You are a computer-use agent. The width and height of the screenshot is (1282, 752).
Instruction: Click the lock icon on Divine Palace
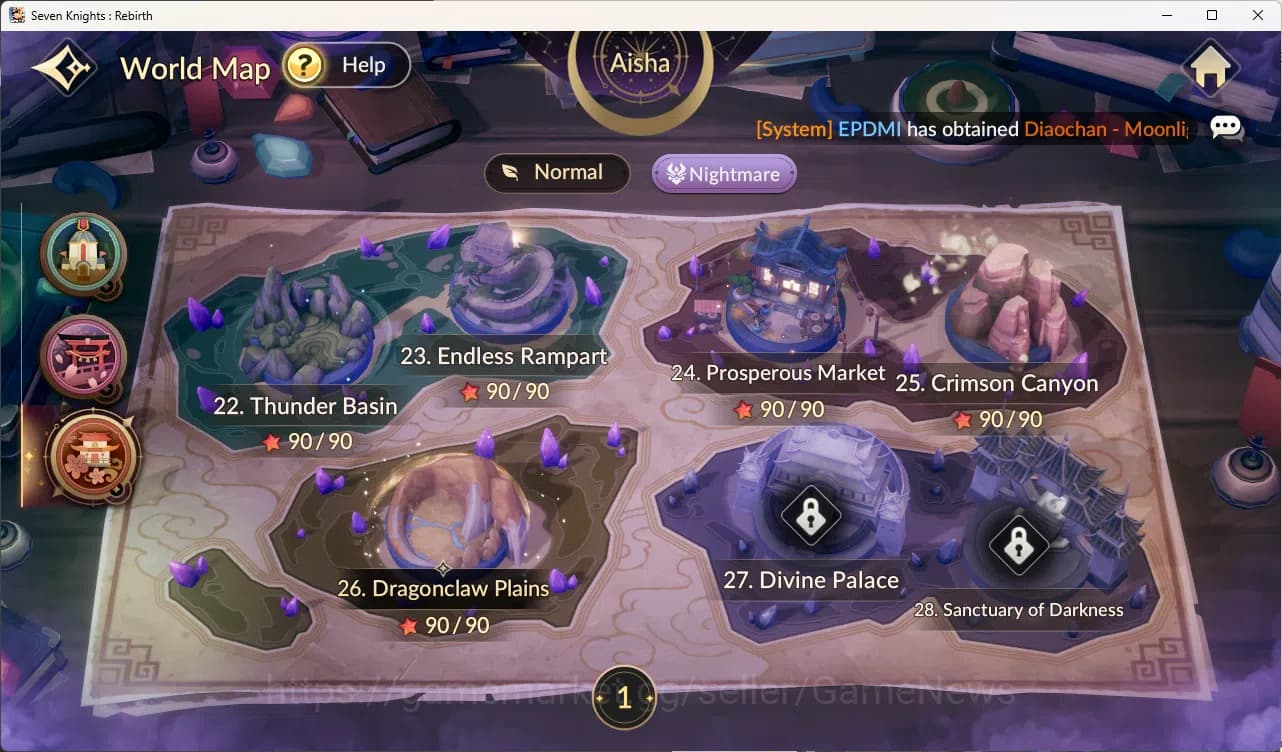point(810,517)
